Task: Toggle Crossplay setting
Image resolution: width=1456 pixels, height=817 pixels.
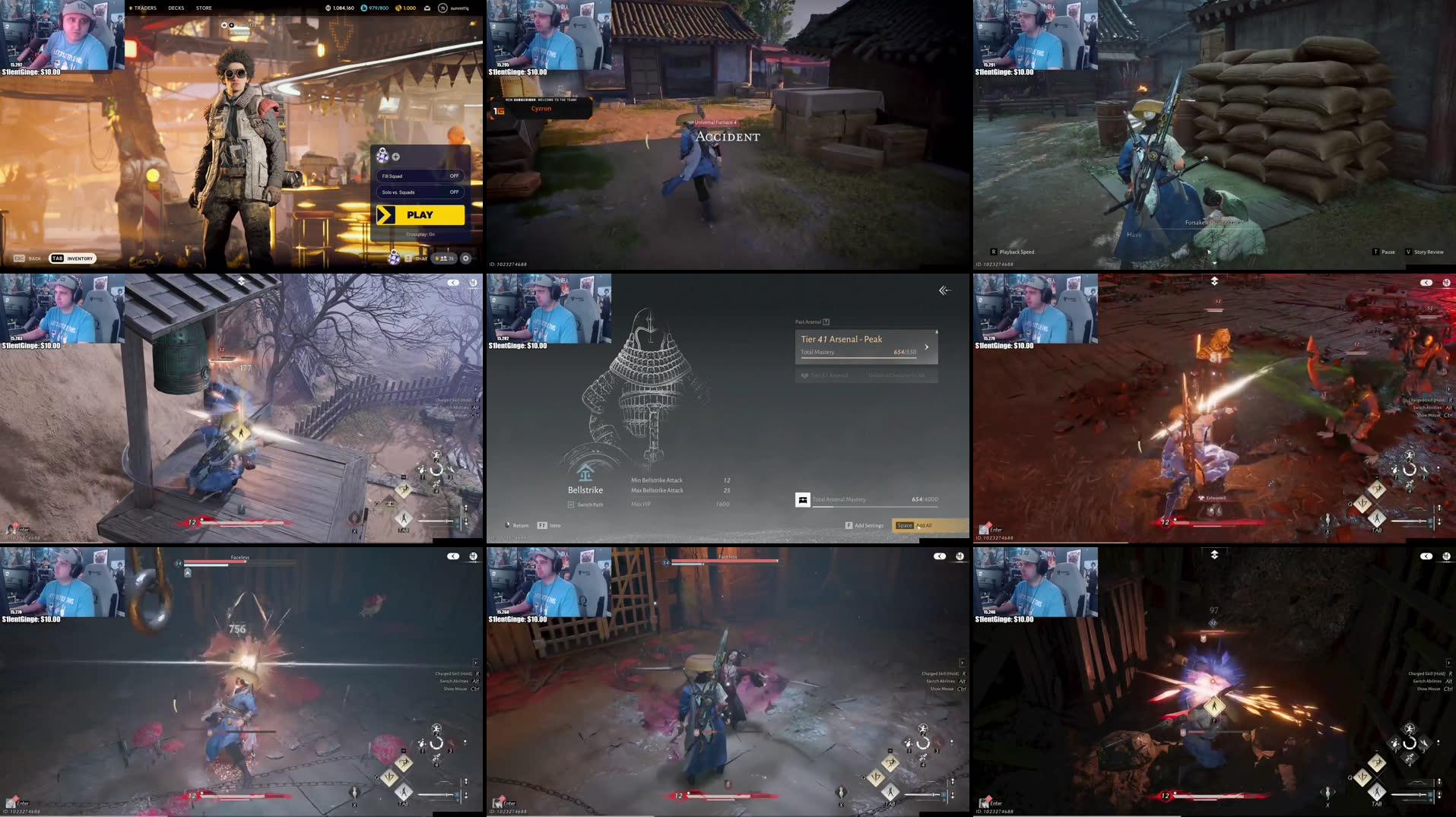Action: pos(420,234)
